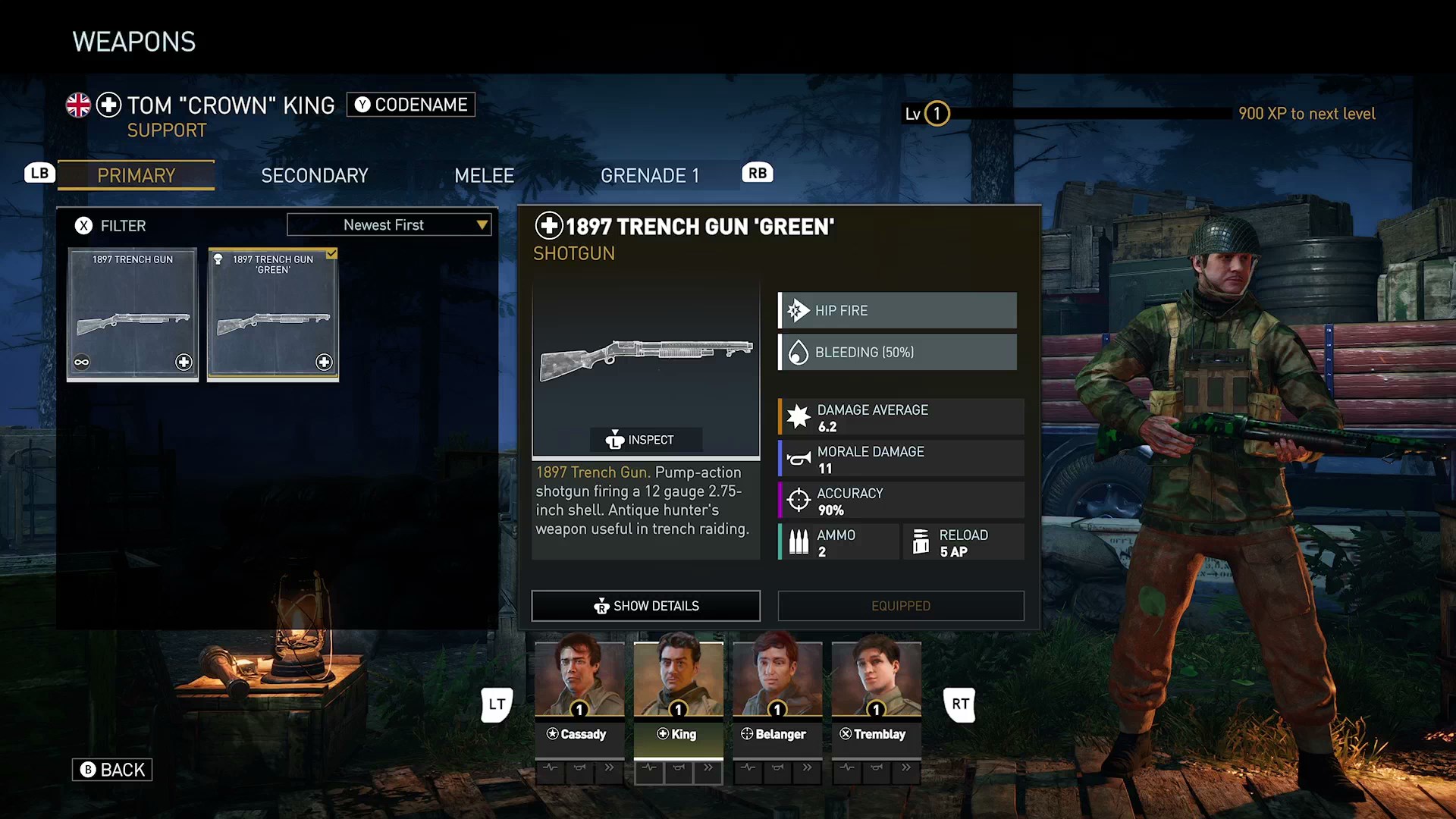
Task: Select Tremblay's squad portrait
Action: (x=876, y=680)
